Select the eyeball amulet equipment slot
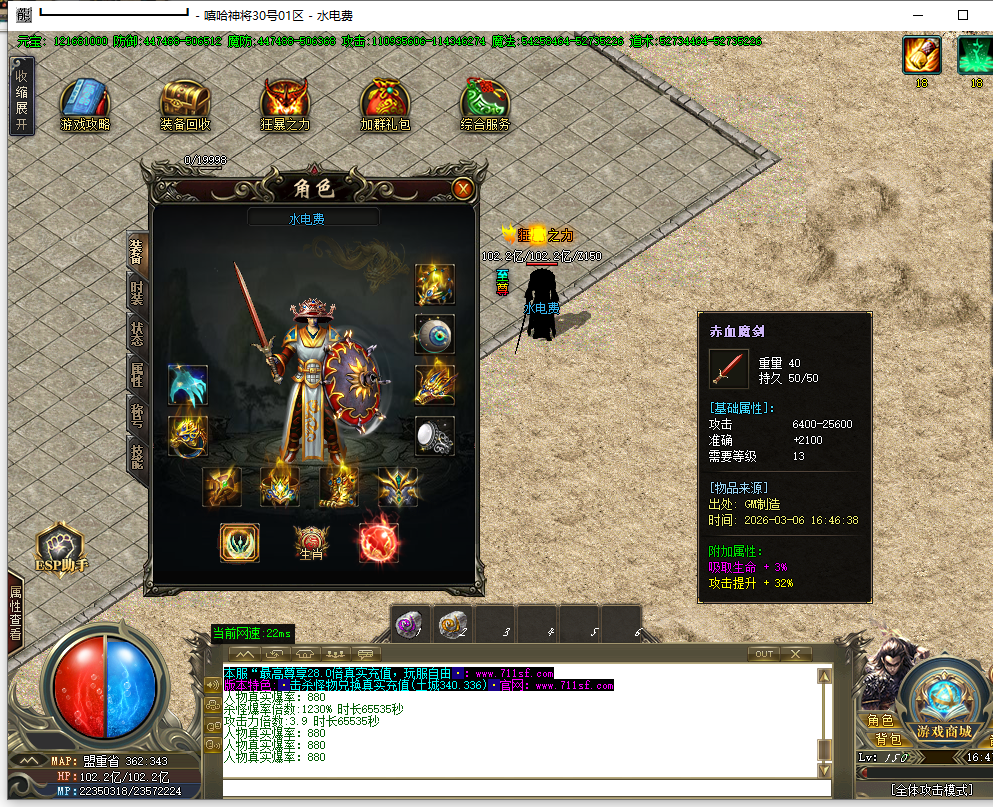The image size is (993, 807). [x=435, y=335]
